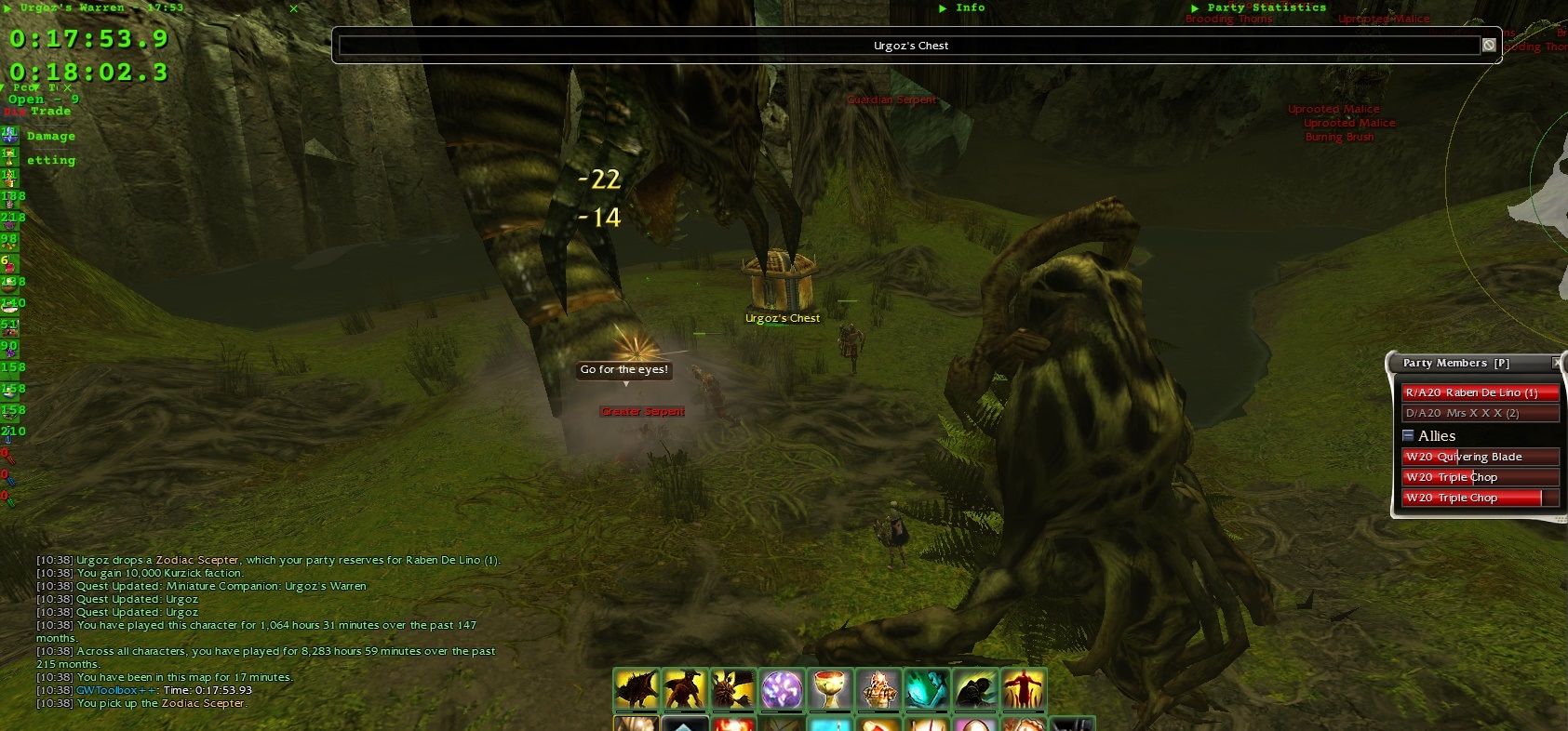Close the Party Members window
Image resolution: width=1568 pixels, height=731 pixels.
coord(1557,363)
